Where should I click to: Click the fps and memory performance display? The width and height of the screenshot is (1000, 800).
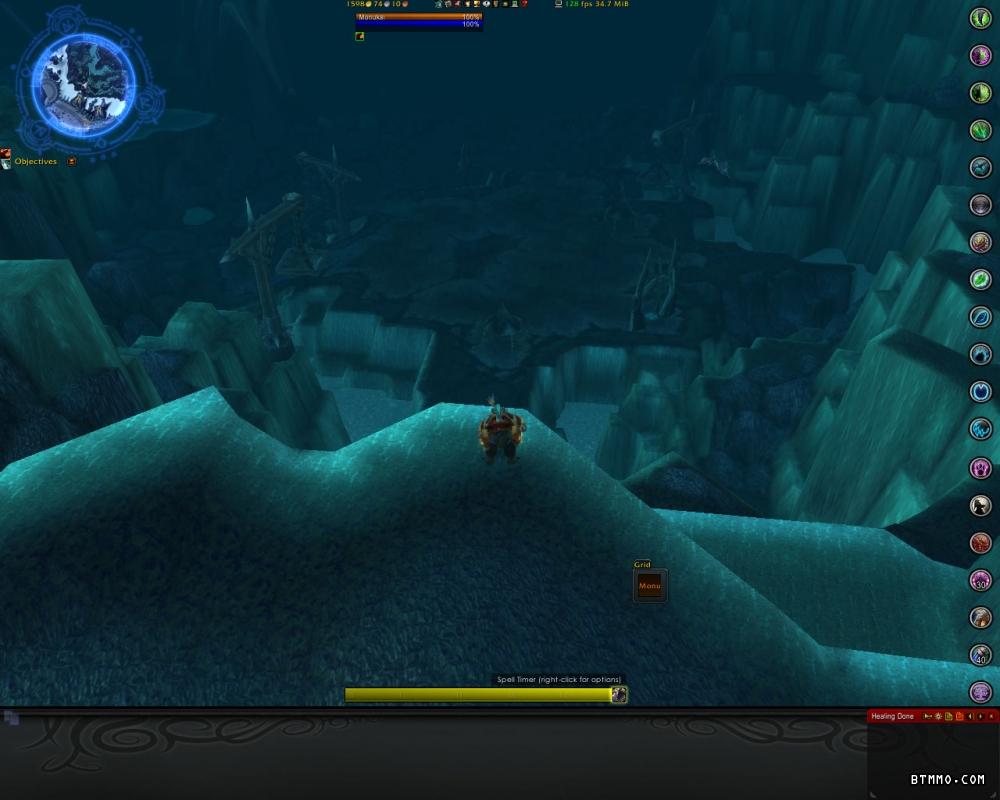596,4
